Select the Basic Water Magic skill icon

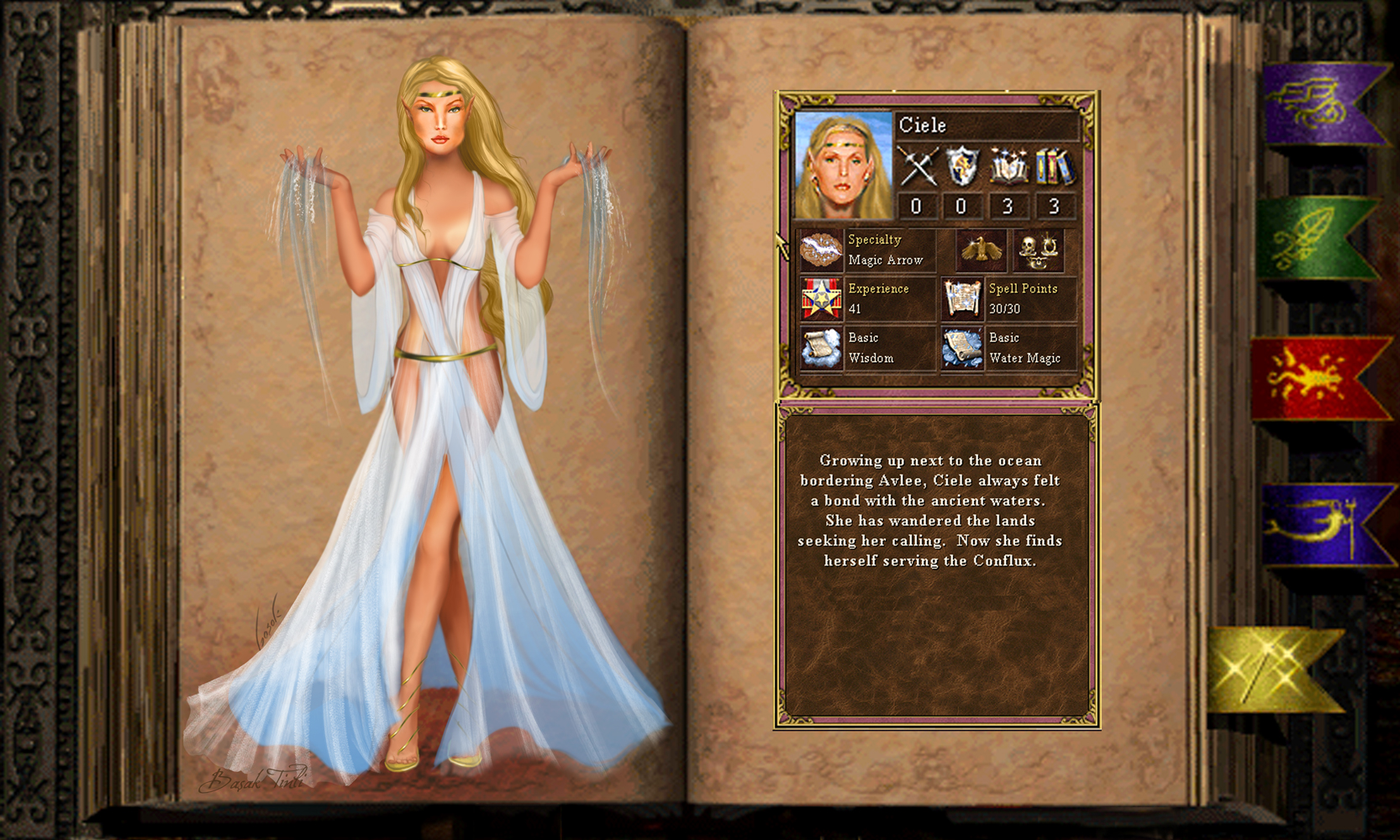point(962,348)
